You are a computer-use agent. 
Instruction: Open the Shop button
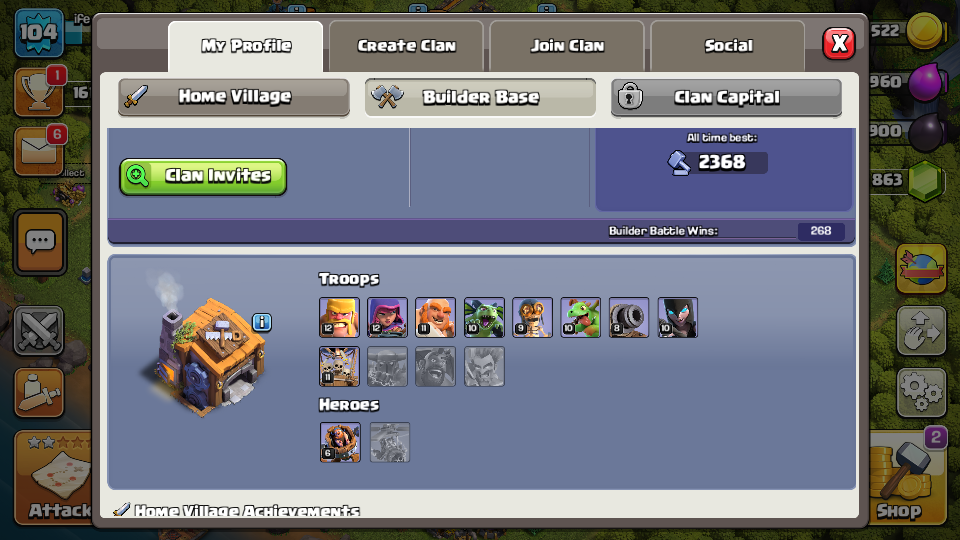point(898,480)
